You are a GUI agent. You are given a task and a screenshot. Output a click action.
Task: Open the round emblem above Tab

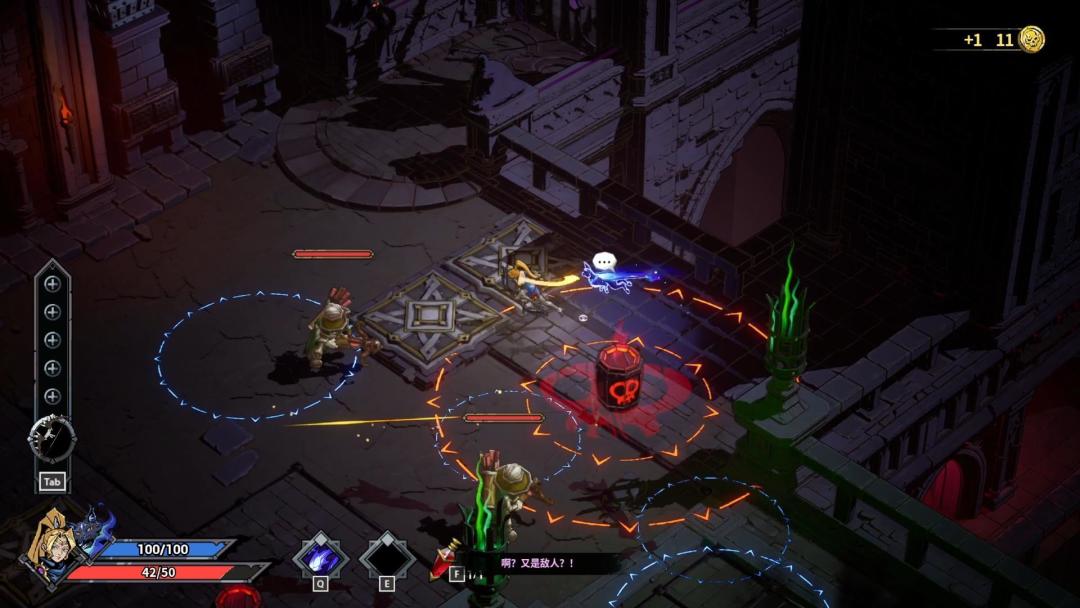pos(51,437)
